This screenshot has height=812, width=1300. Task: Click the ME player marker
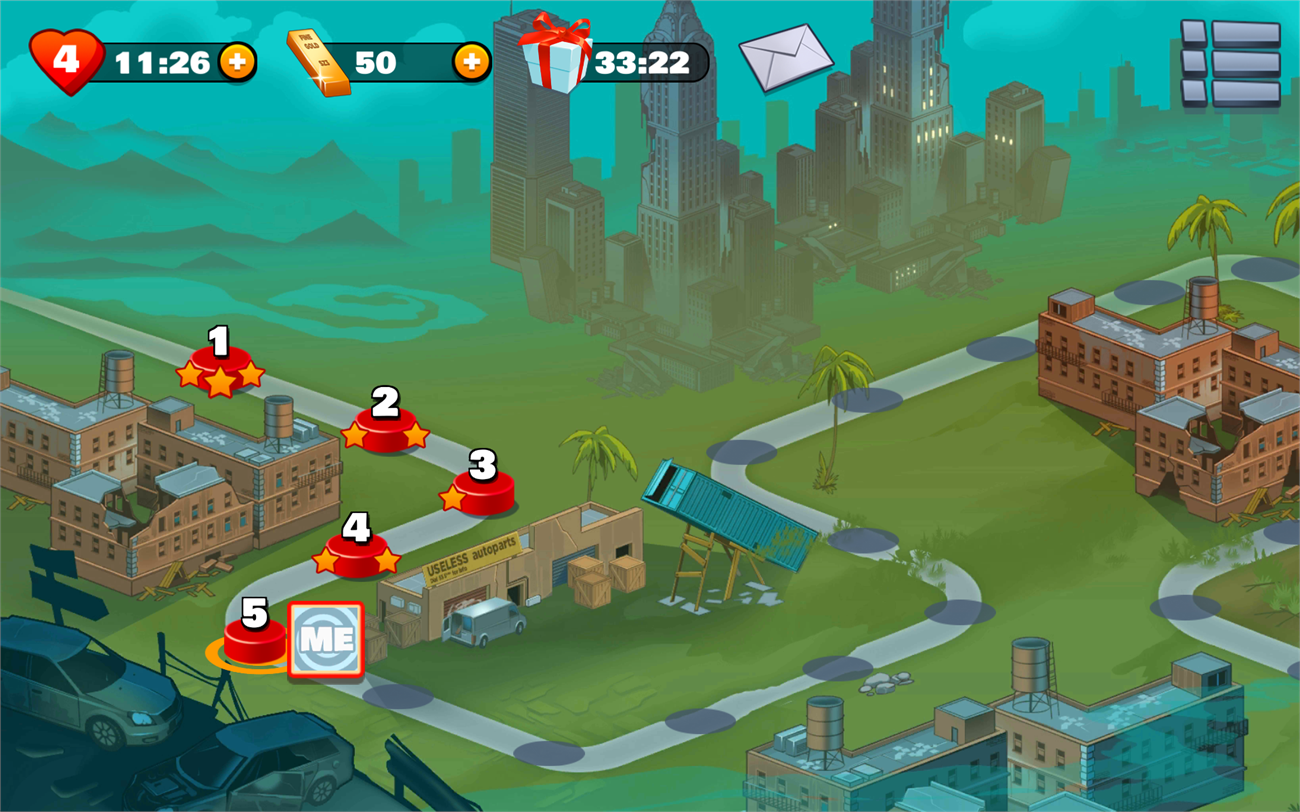coord(325,641)
